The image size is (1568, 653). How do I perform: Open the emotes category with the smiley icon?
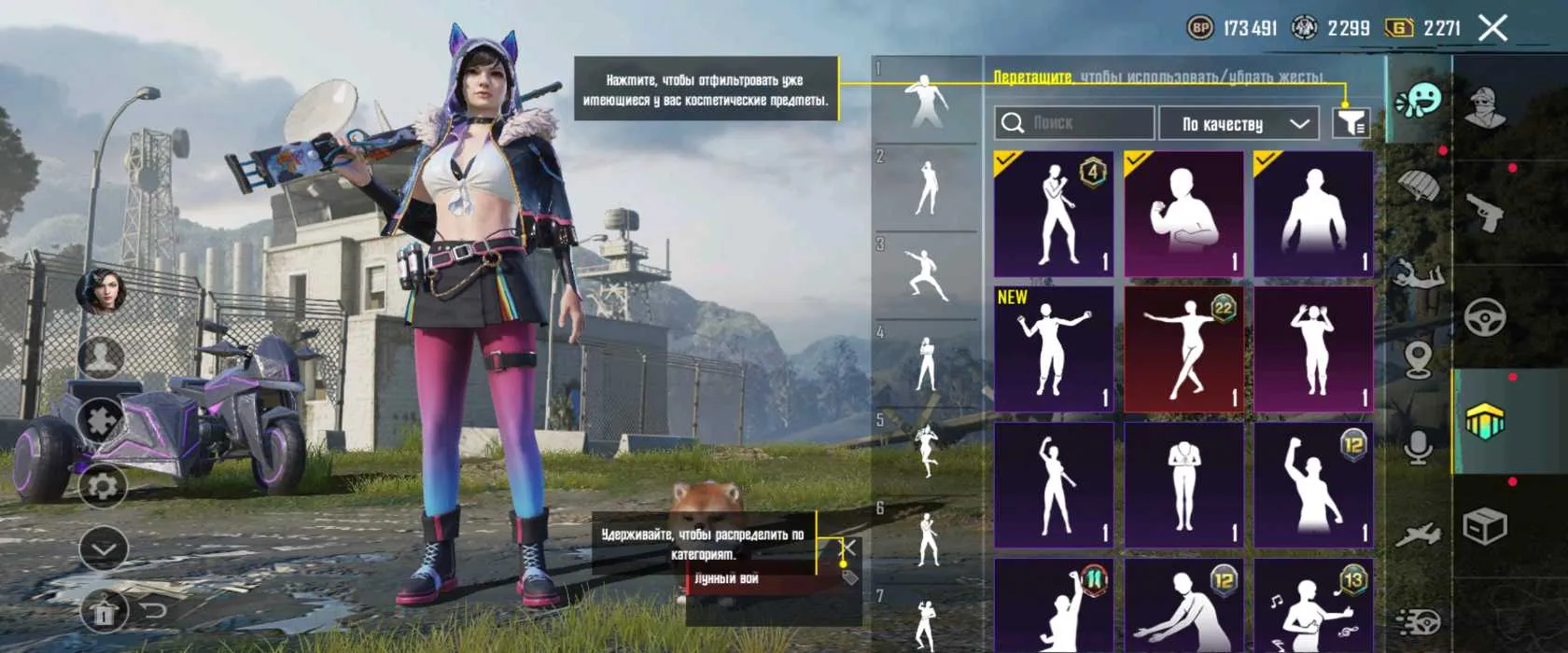point(1419,100)
